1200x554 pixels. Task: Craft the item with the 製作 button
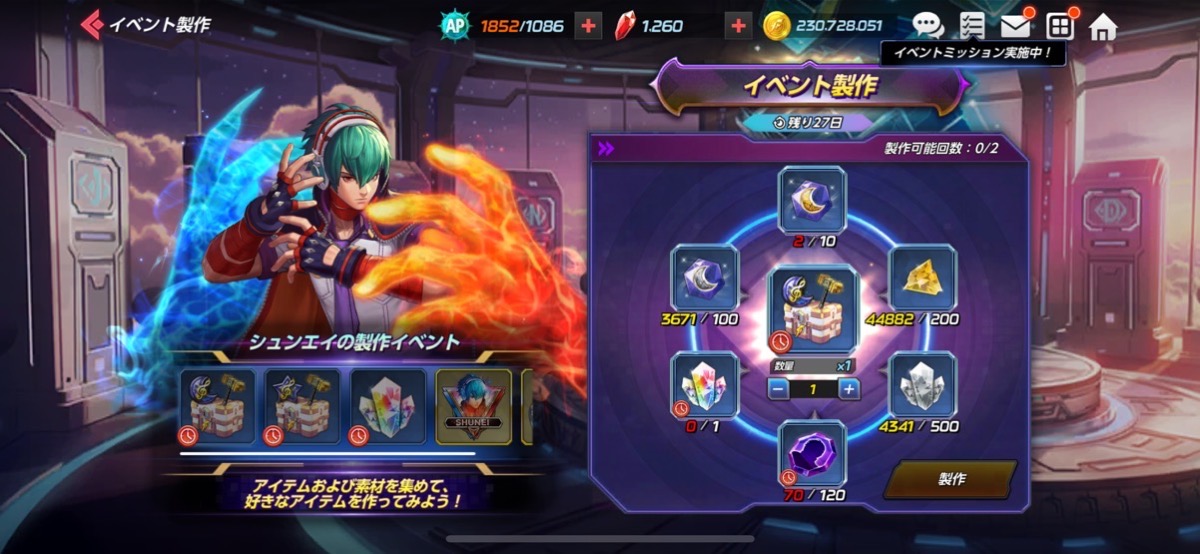click(951, 479)
